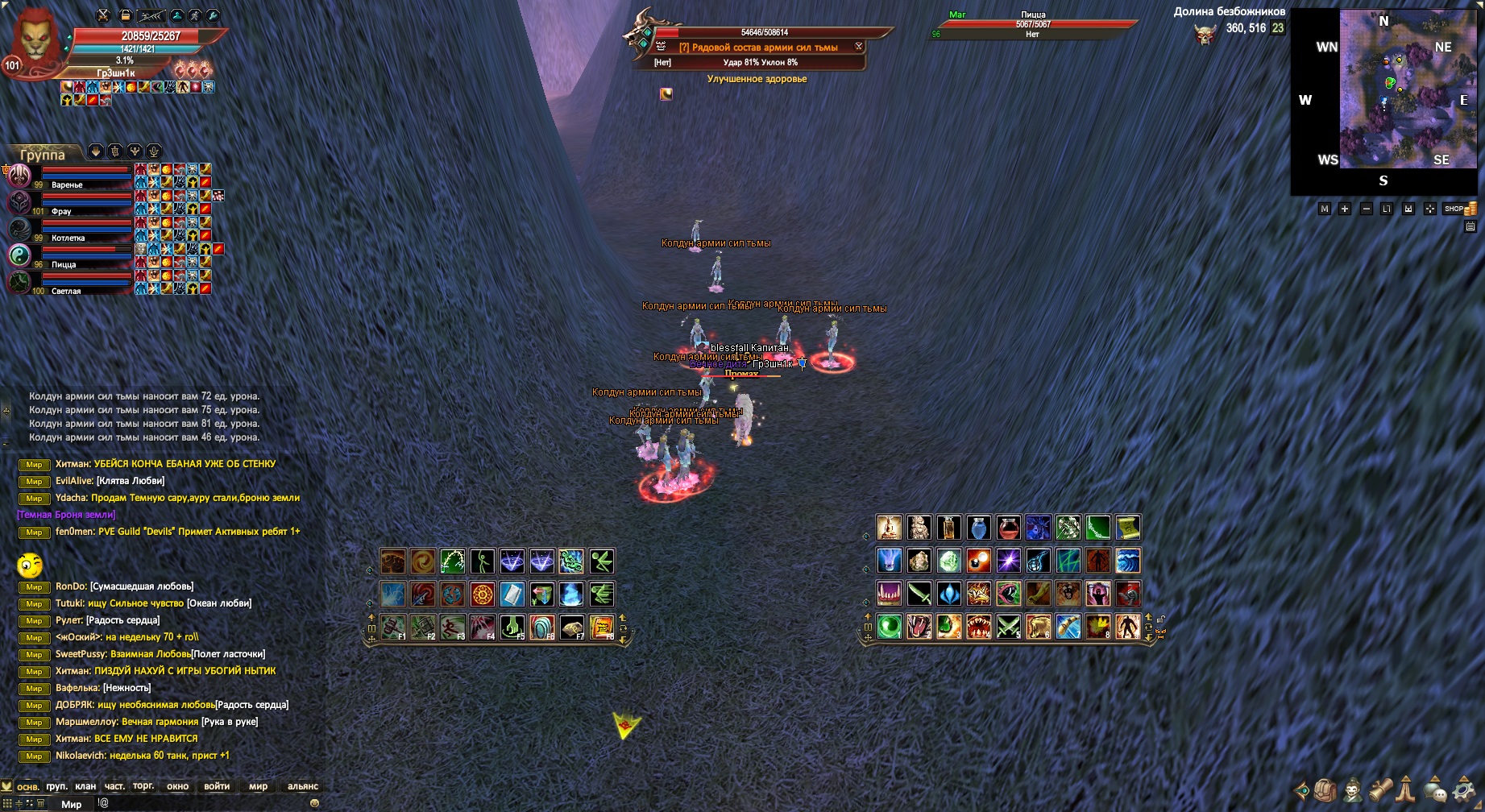Screen dimensions: 1485x812
Task: Select the 'альянс' chat tab
Action: (302, 786)
